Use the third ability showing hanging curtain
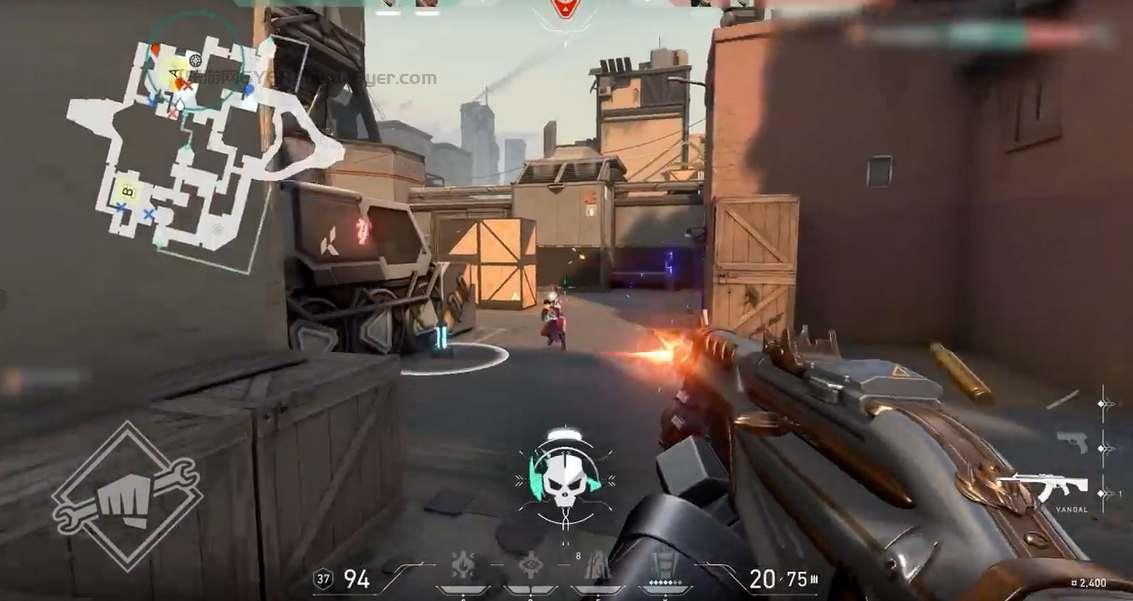The width and height of the screenshot is (1133, 601). pos(595,567)
